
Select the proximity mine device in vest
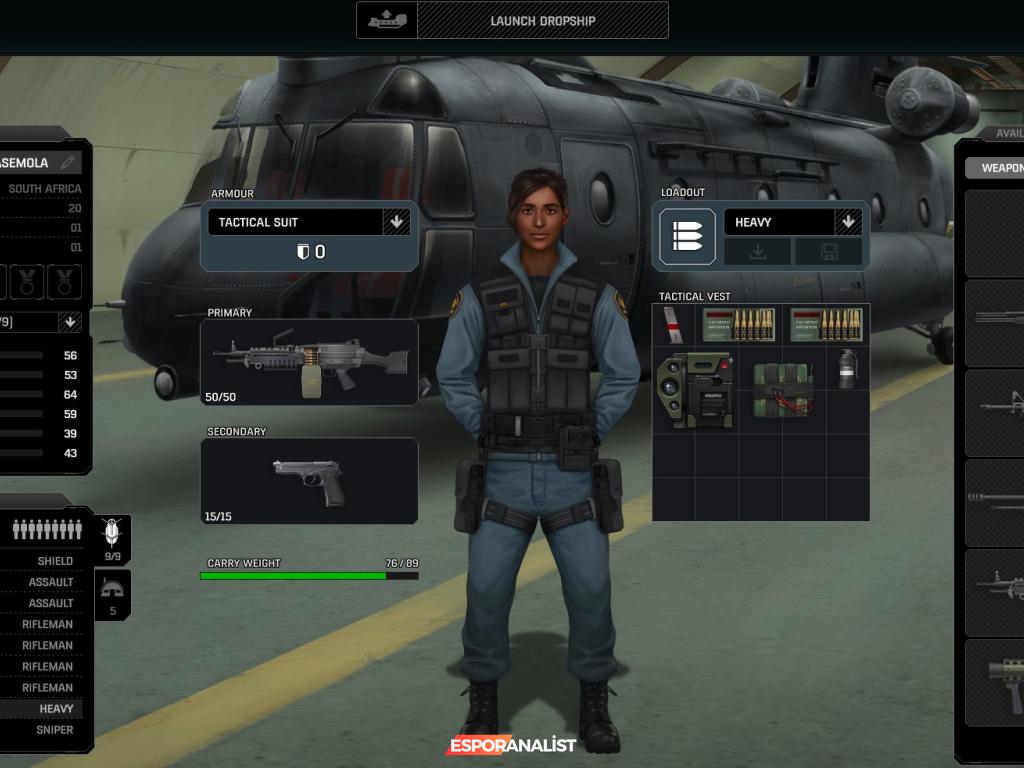click(x=695, y=389)
